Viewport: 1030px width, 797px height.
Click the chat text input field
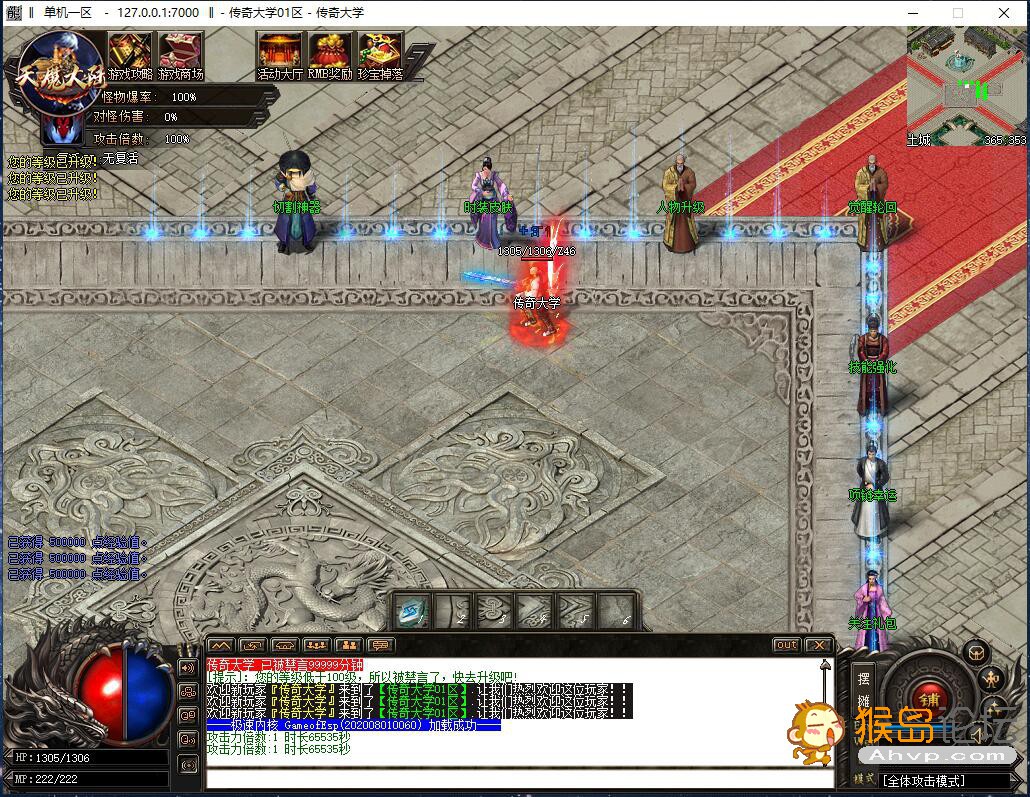coord(520,778)
